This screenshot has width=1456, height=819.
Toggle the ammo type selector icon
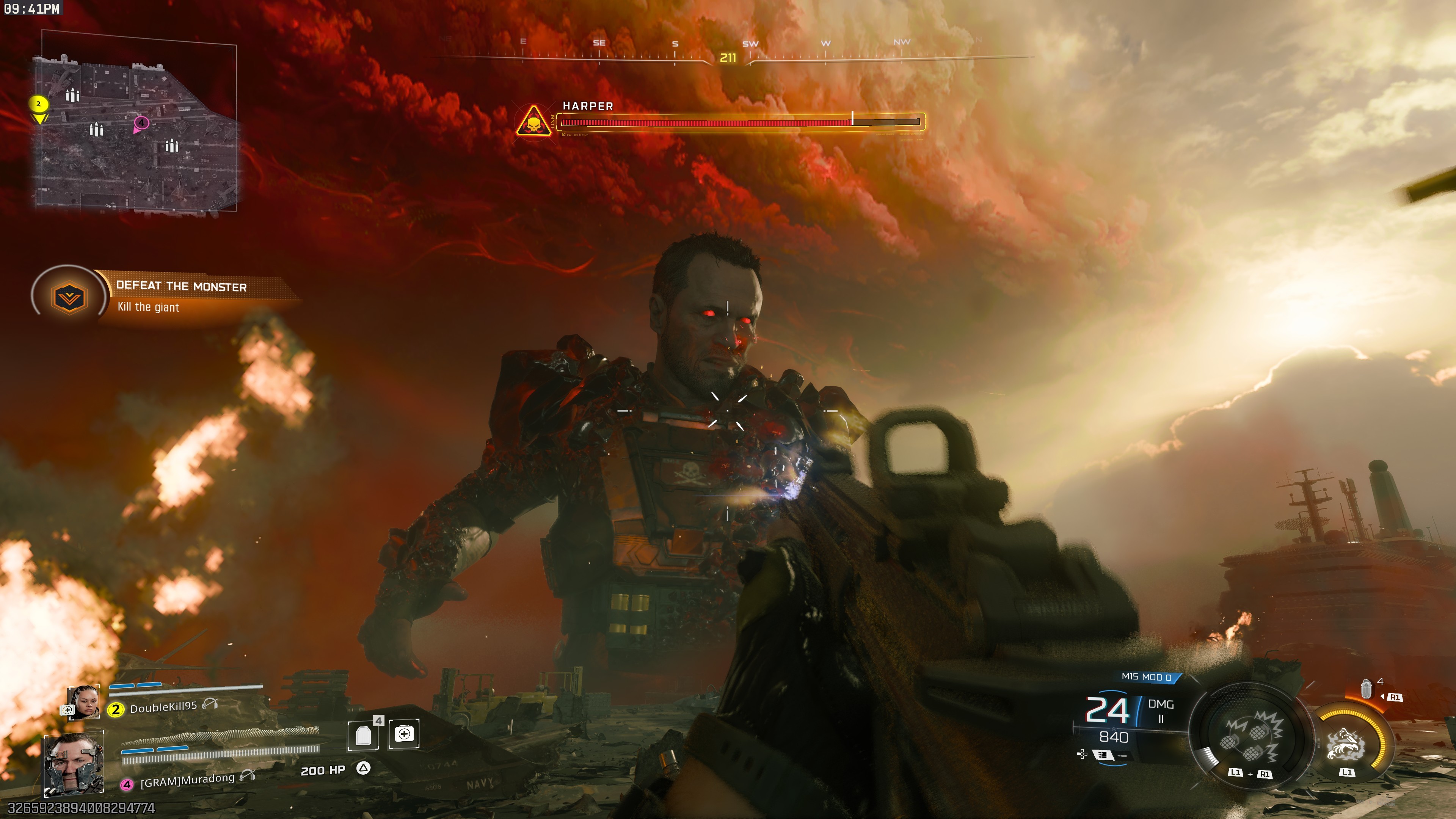pyautogui.click(x=1103, y=755)
